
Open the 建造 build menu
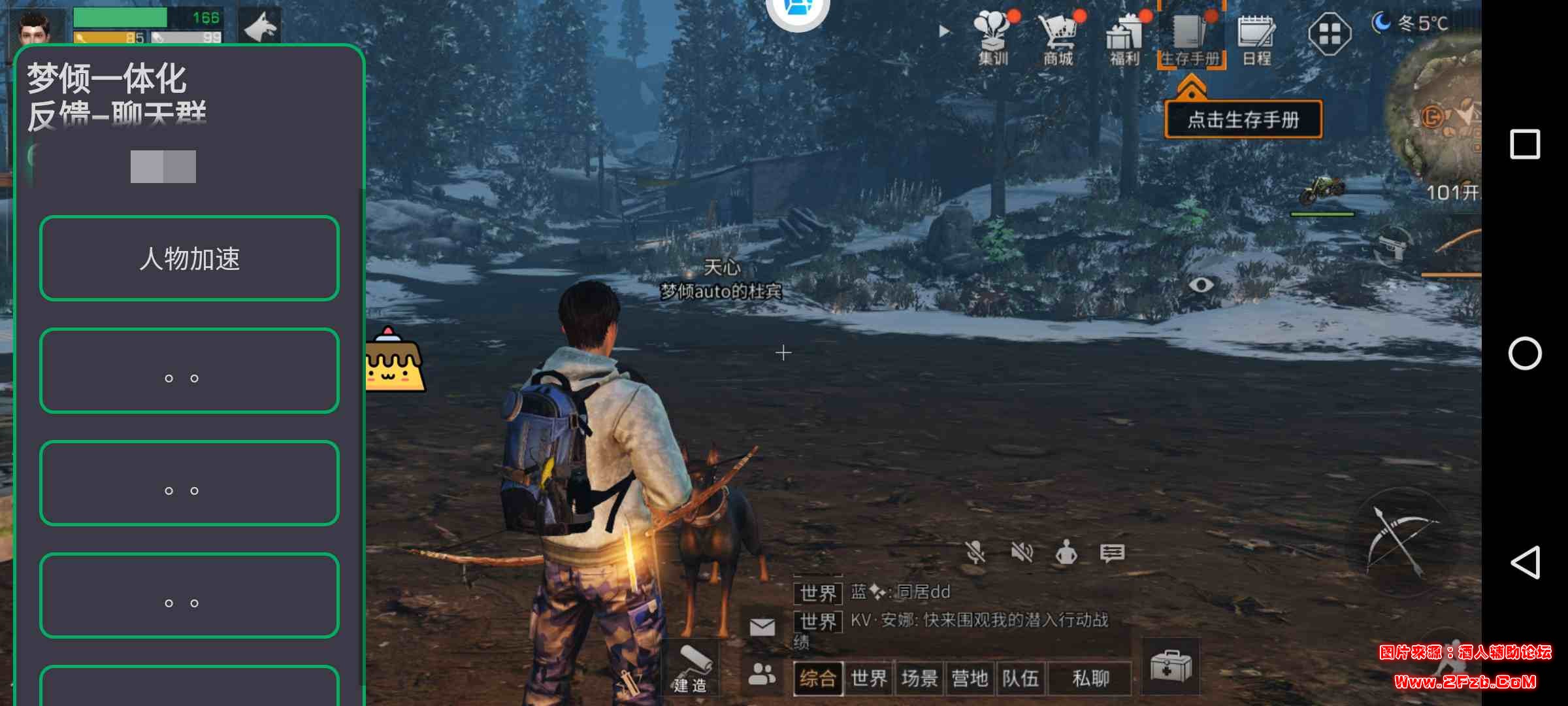pyautogui.click(x=691, y=668)
